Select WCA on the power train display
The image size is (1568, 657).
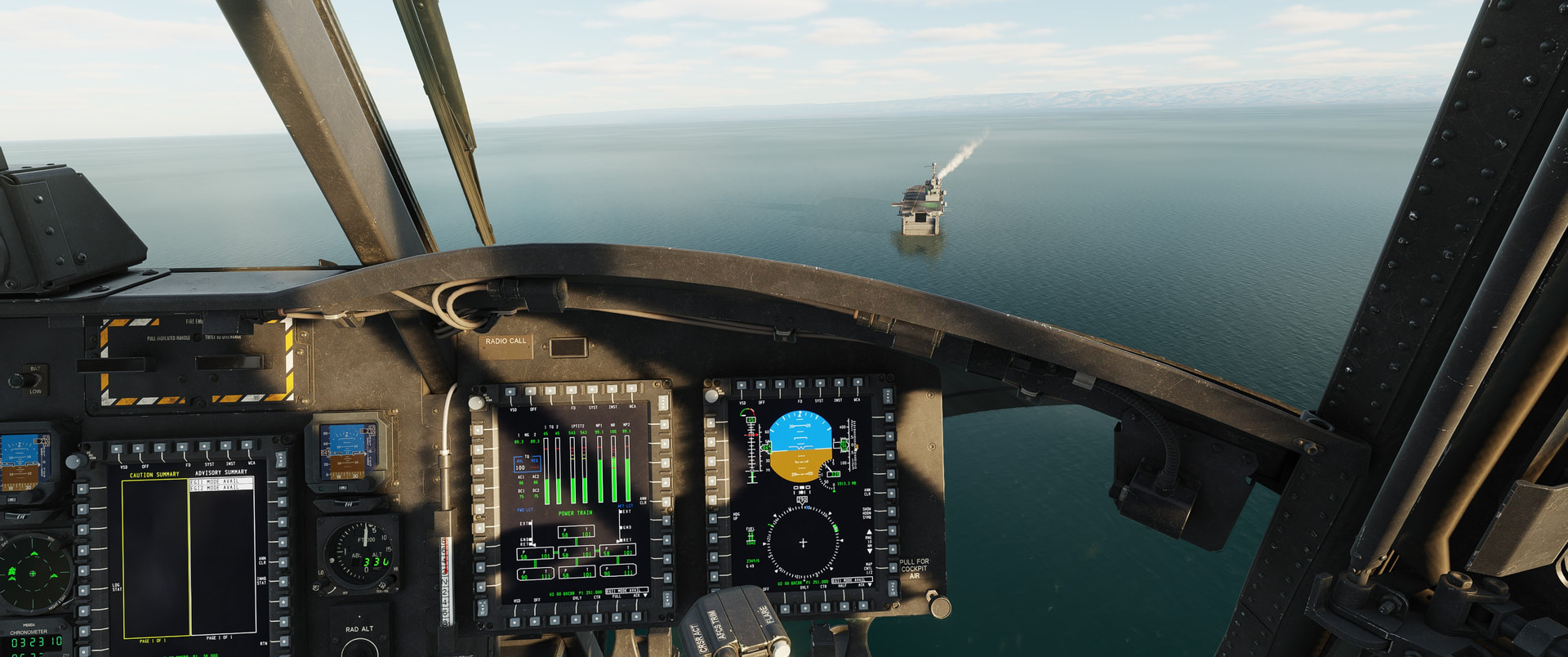pos(632,388)
